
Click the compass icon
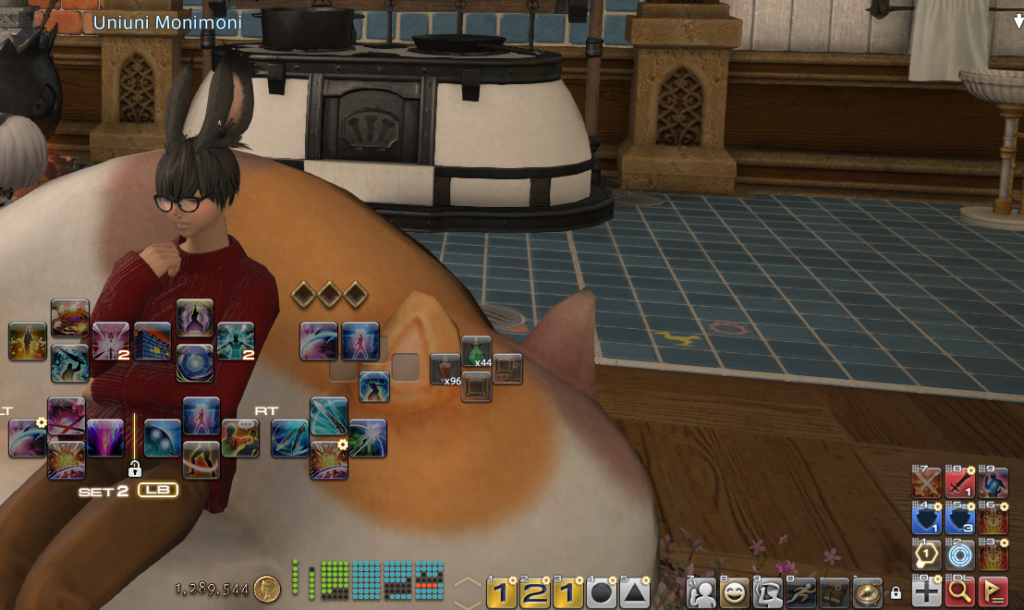[x=867, y=593]
